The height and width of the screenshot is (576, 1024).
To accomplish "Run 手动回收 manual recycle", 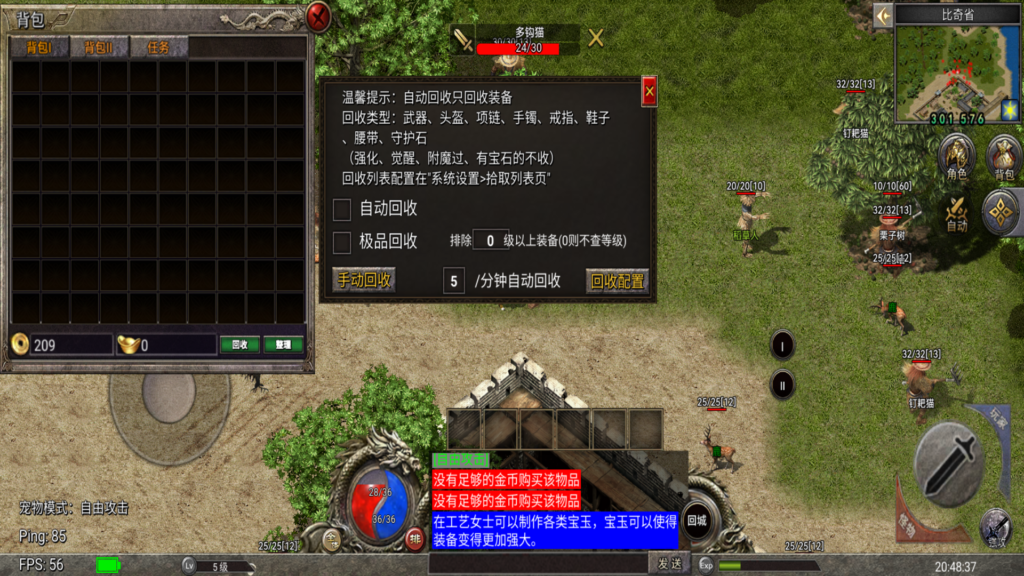I will click(x=364, y=280).
